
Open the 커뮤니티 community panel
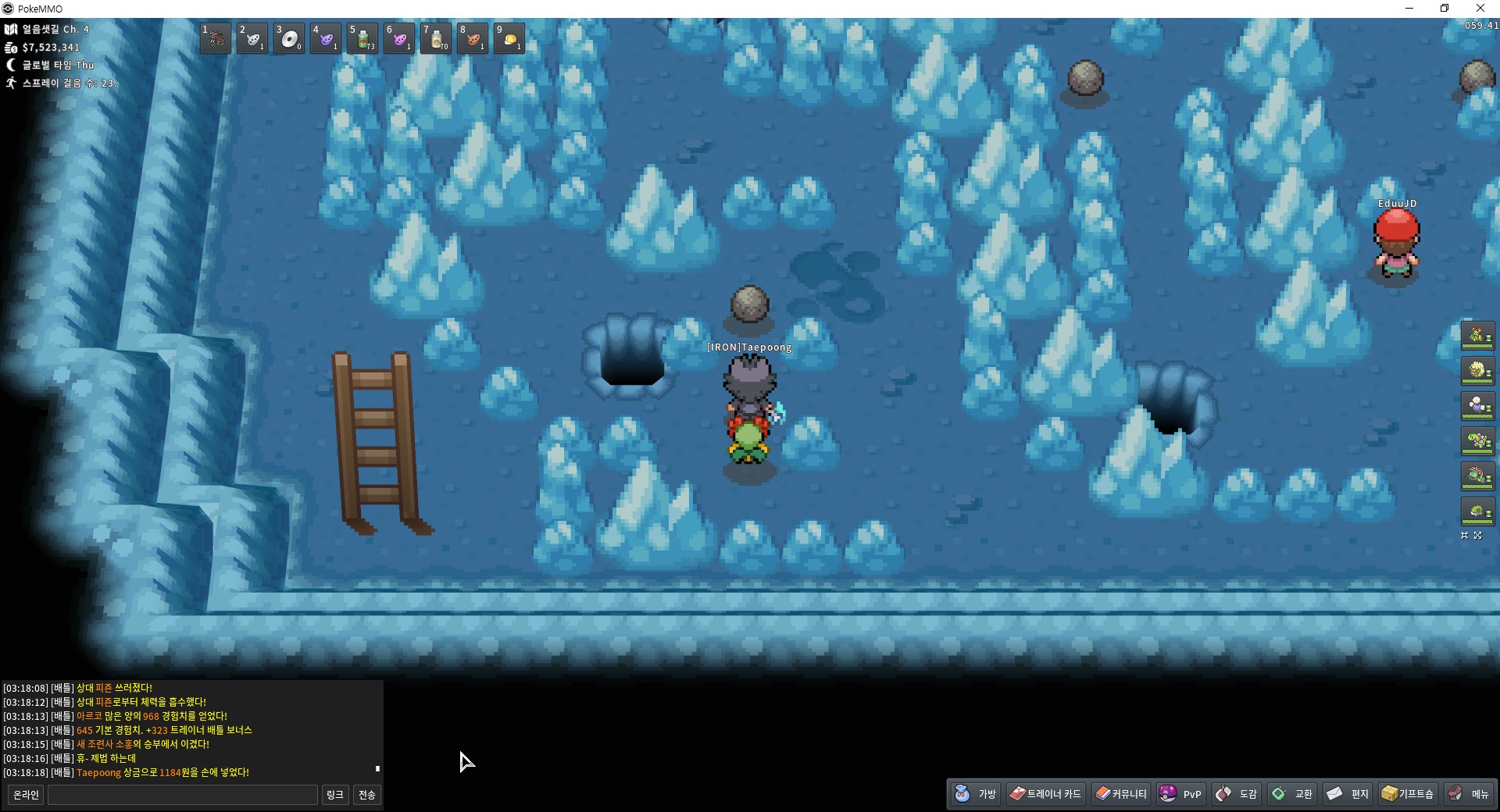1121,794
